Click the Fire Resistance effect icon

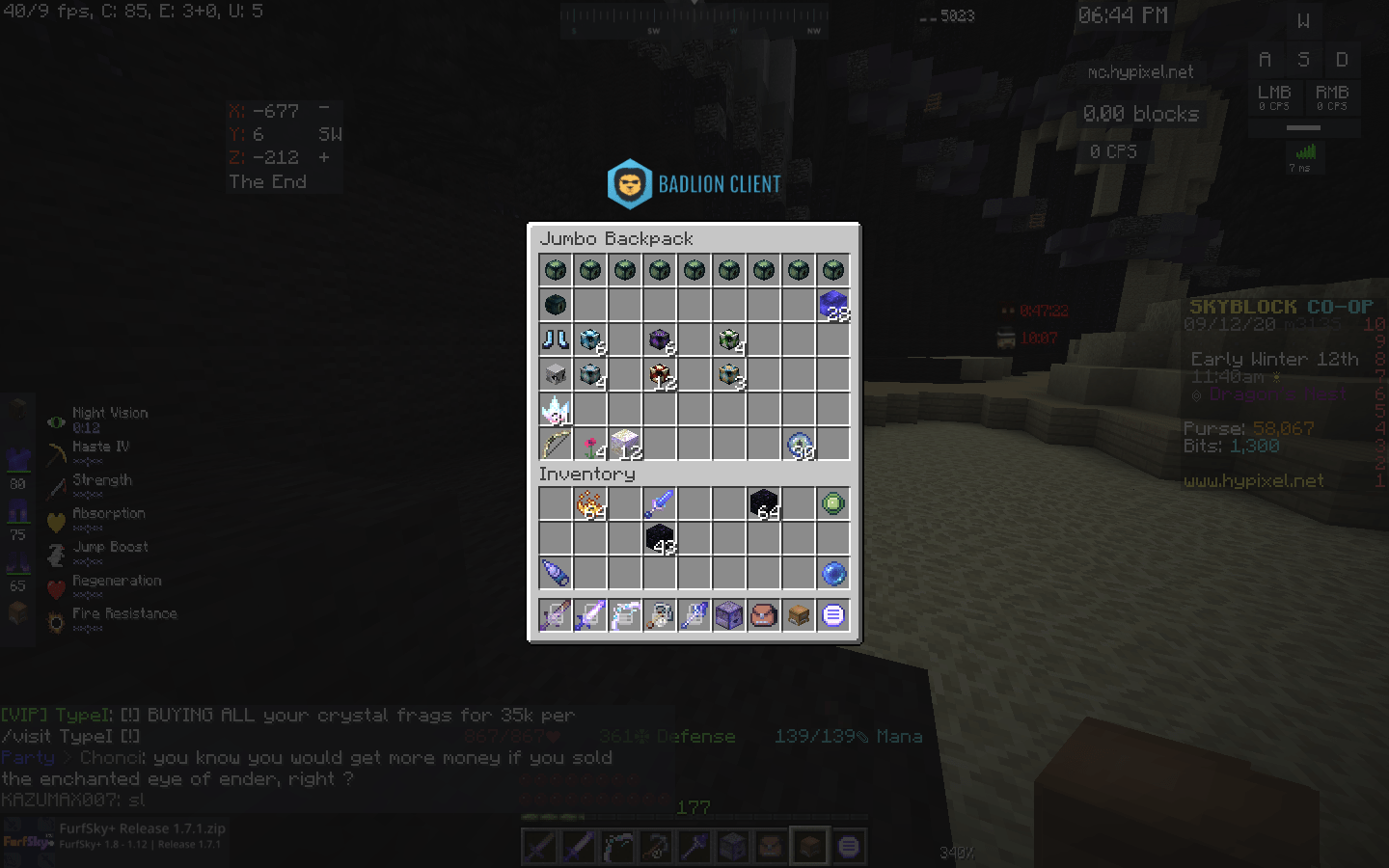tap(55, 619)
